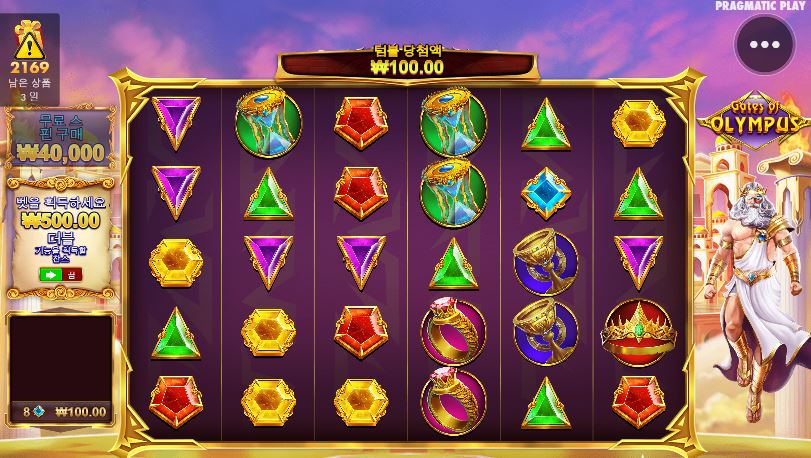Open the three-dot menu button
The height and width of the screenshot is (458, 811).
point(764,45)
